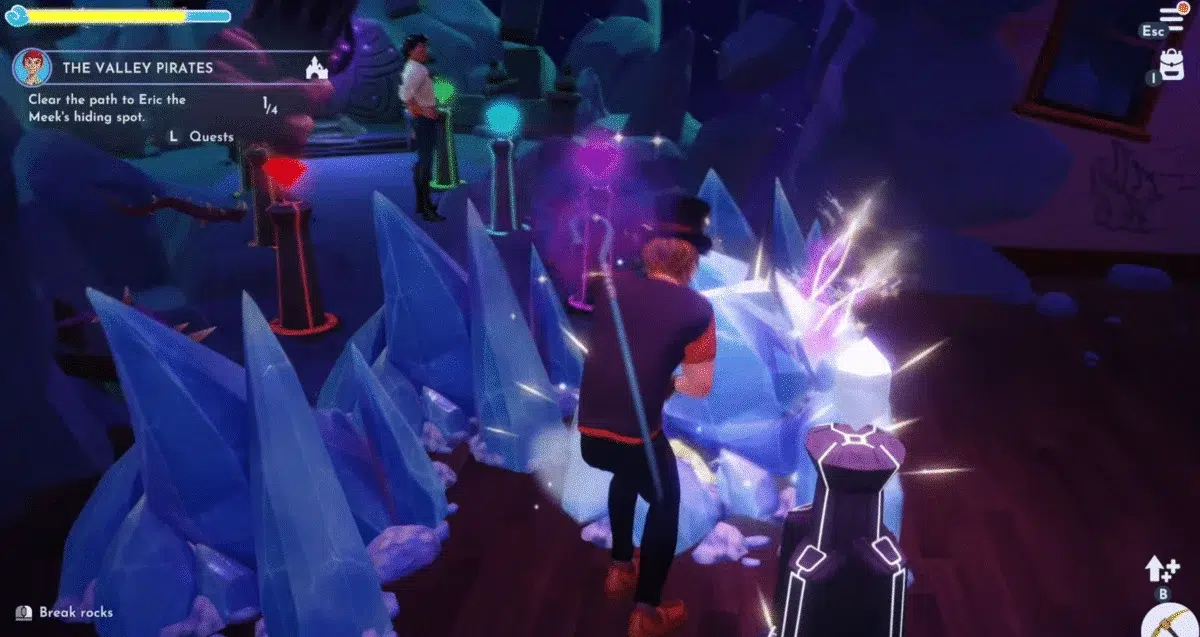This screenshot has height=637, width=1200.
Task: Open the backpack inventory
Action: tap(1172, 64)
